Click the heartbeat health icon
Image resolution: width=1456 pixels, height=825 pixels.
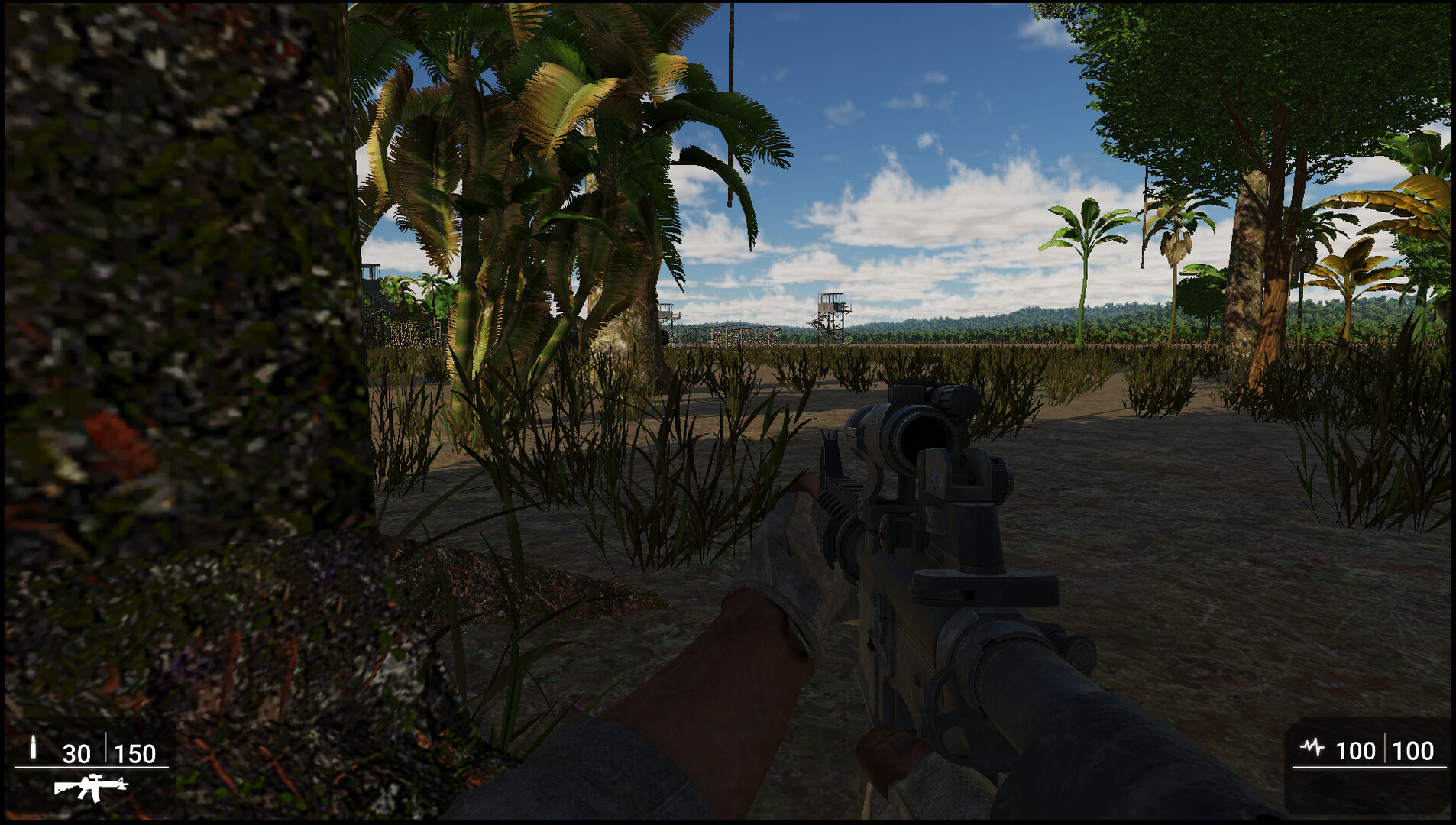point(1312,747)
